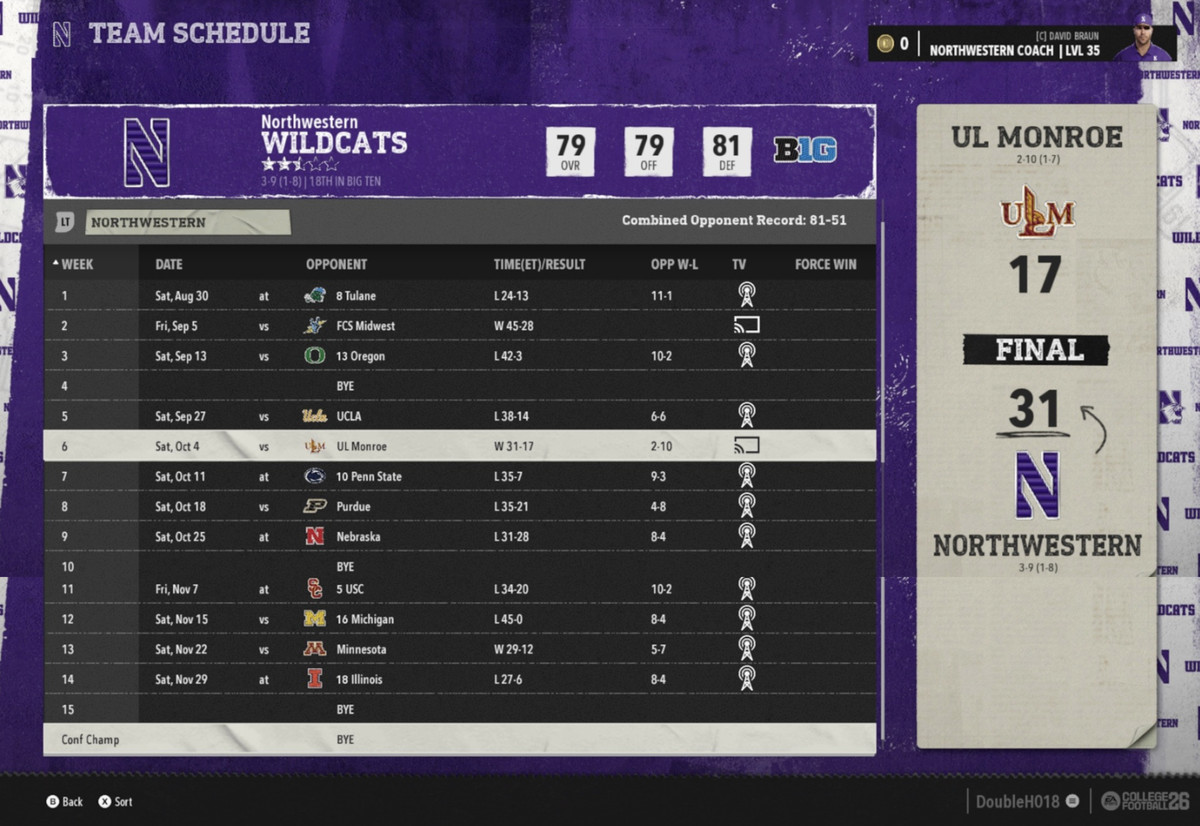Screen dimensions: 1200x826
Task: Select the Week 3 Oregon matchup
Action: [x=459, y=356]
